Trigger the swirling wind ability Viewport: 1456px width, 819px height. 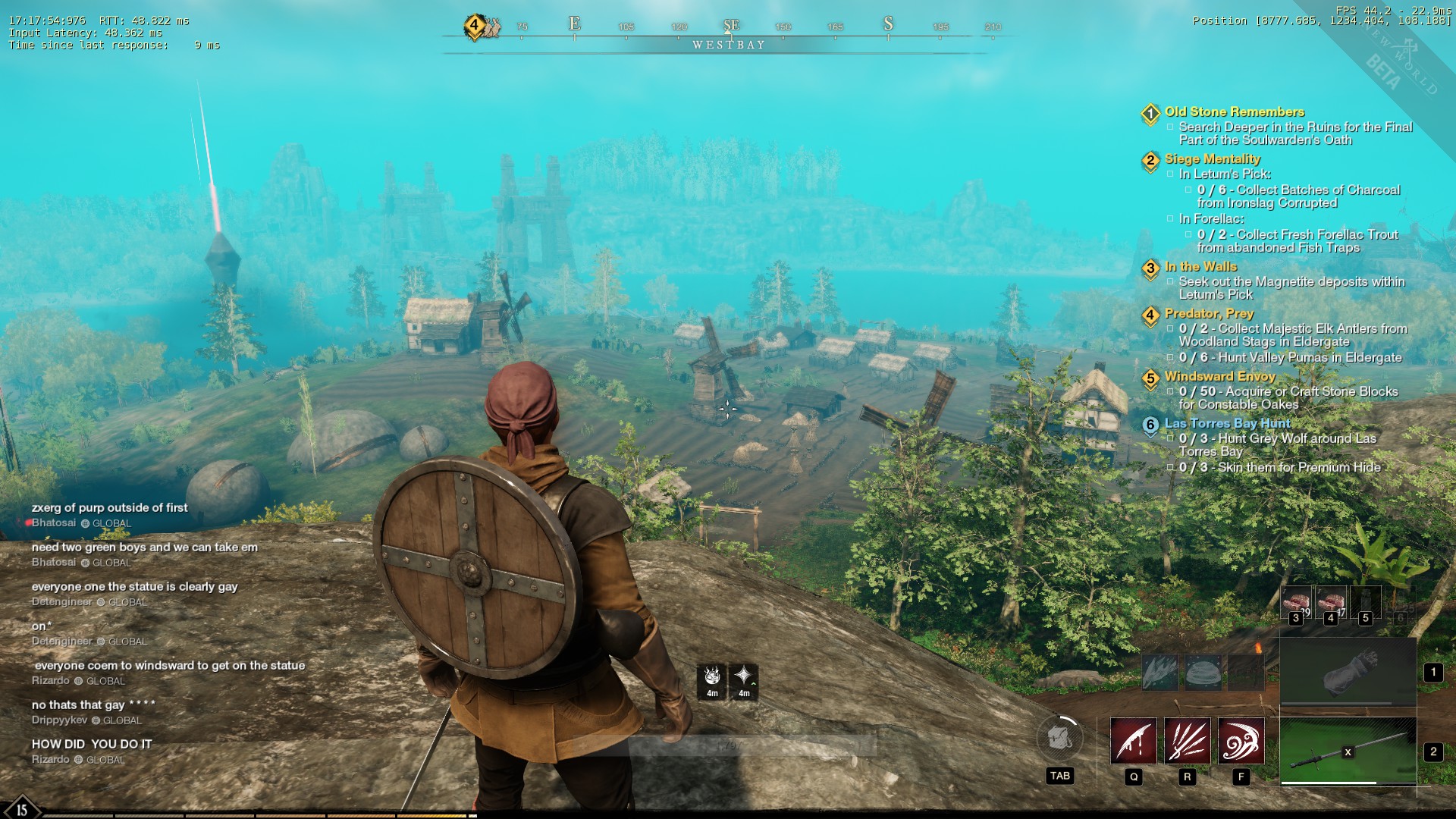pyautogui.click(x=1241, y=741)
